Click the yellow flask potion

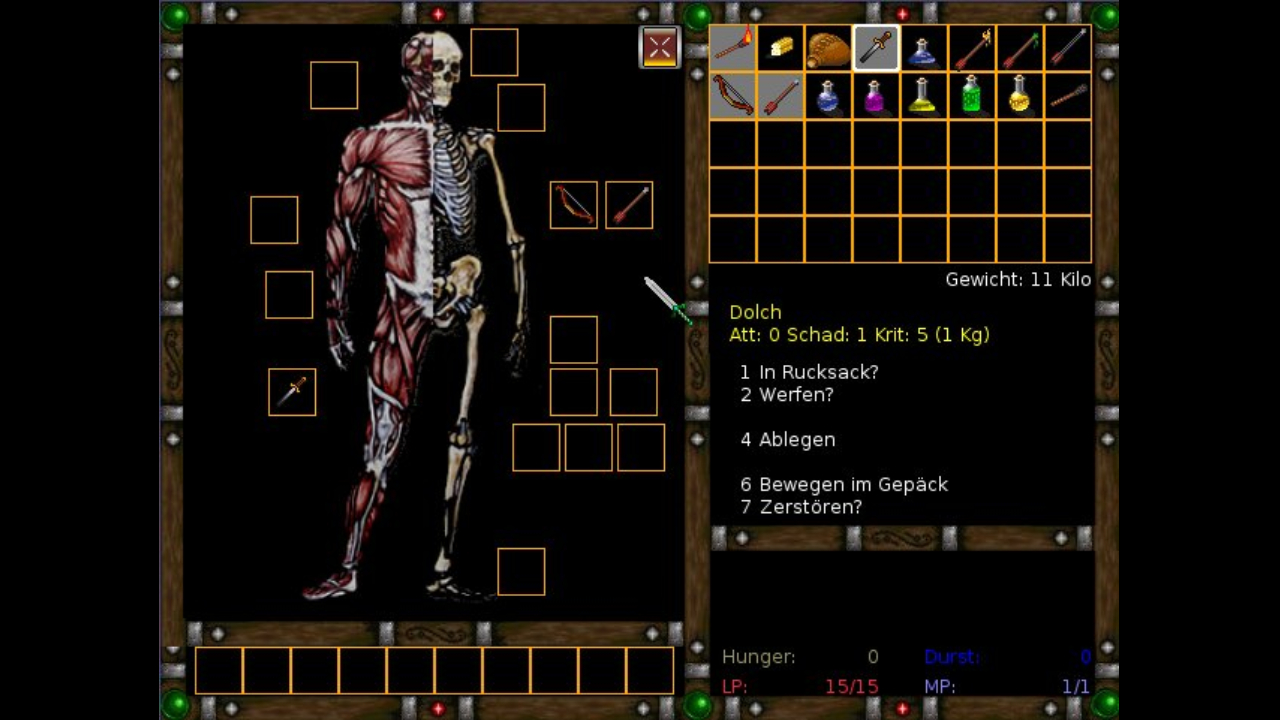(922, 95)
